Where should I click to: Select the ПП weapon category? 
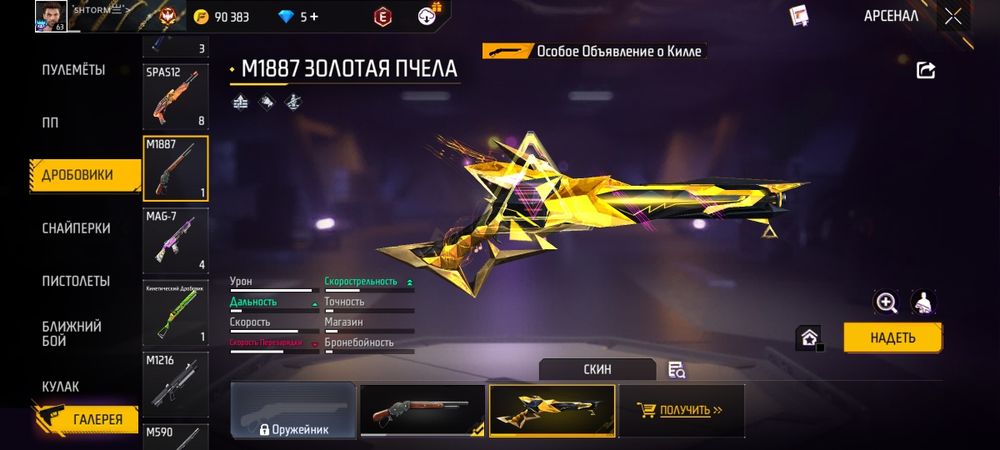click(50, 123)
